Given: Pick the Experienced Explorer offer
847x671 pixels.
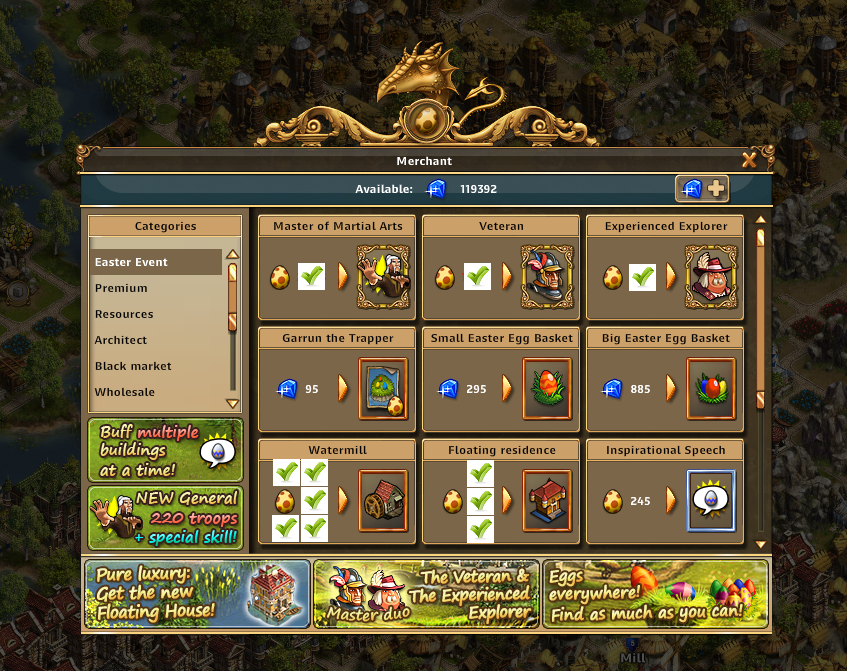Looking at the screenshot, I should click(x=711, y=276).
